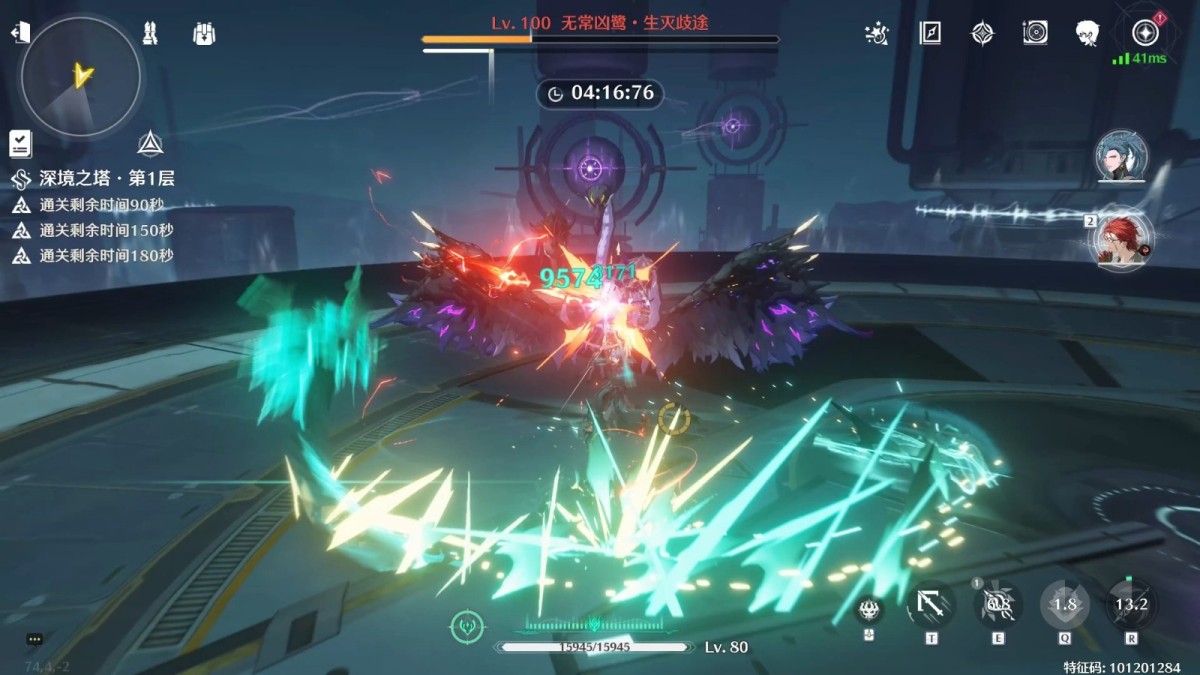Activate the demon-mask ability icon
The width and height of the screenshot is (1200, 675).
(868, 606)
